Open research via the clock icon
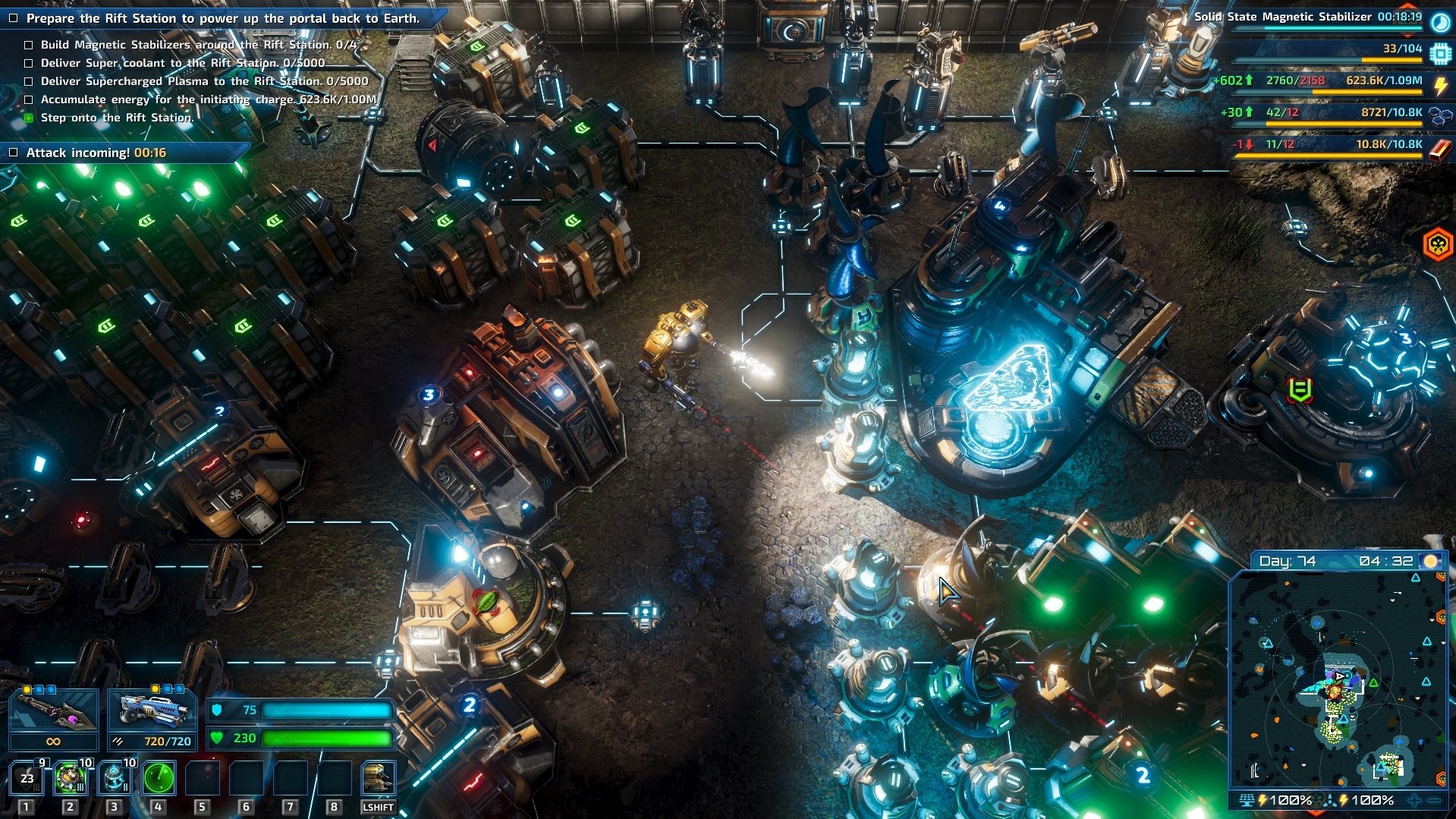The image size is (1456, 819). pos(1439,21)
